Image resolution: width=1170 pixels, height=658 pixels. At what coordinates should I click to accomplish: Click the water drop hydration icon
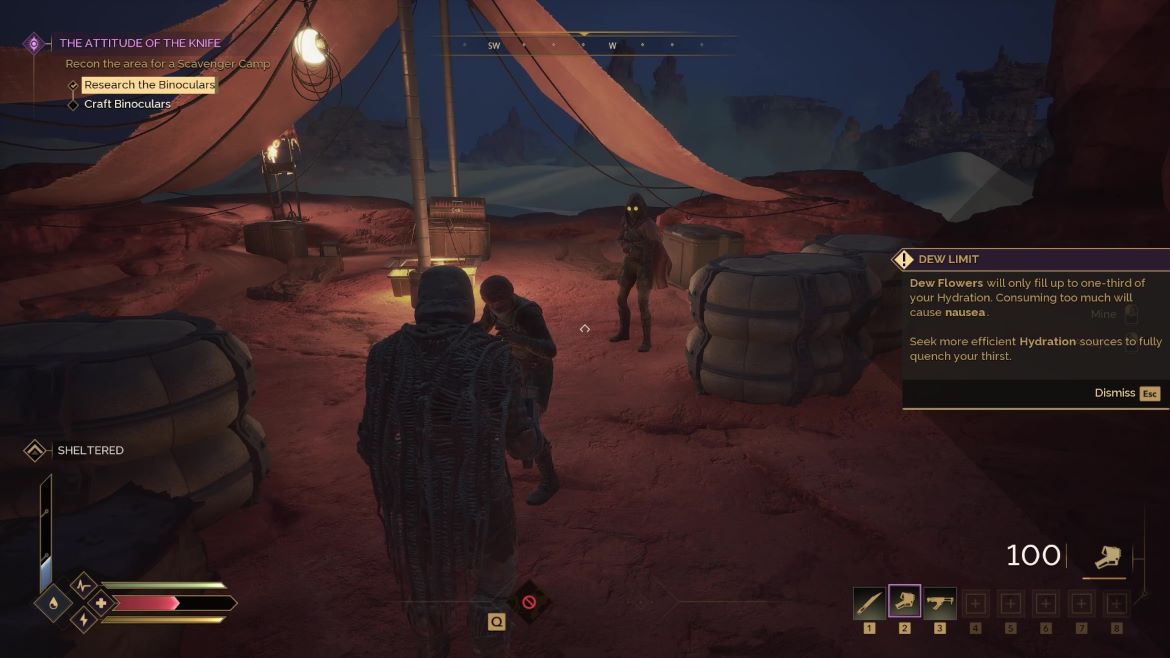coord(52,603)
